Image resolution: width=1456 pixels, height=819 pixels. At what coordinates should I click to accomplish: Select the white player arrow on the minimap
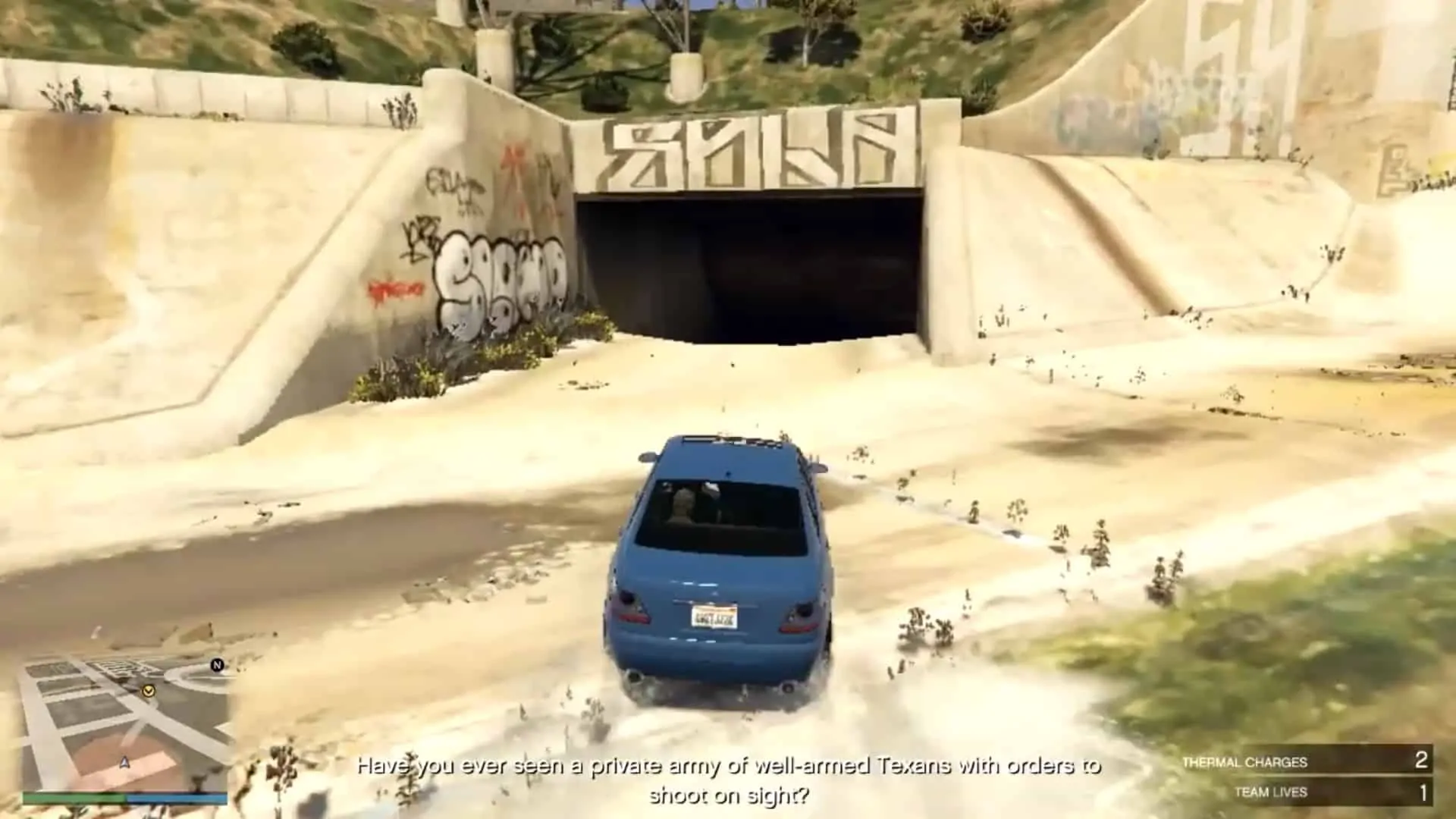[124, 763]
